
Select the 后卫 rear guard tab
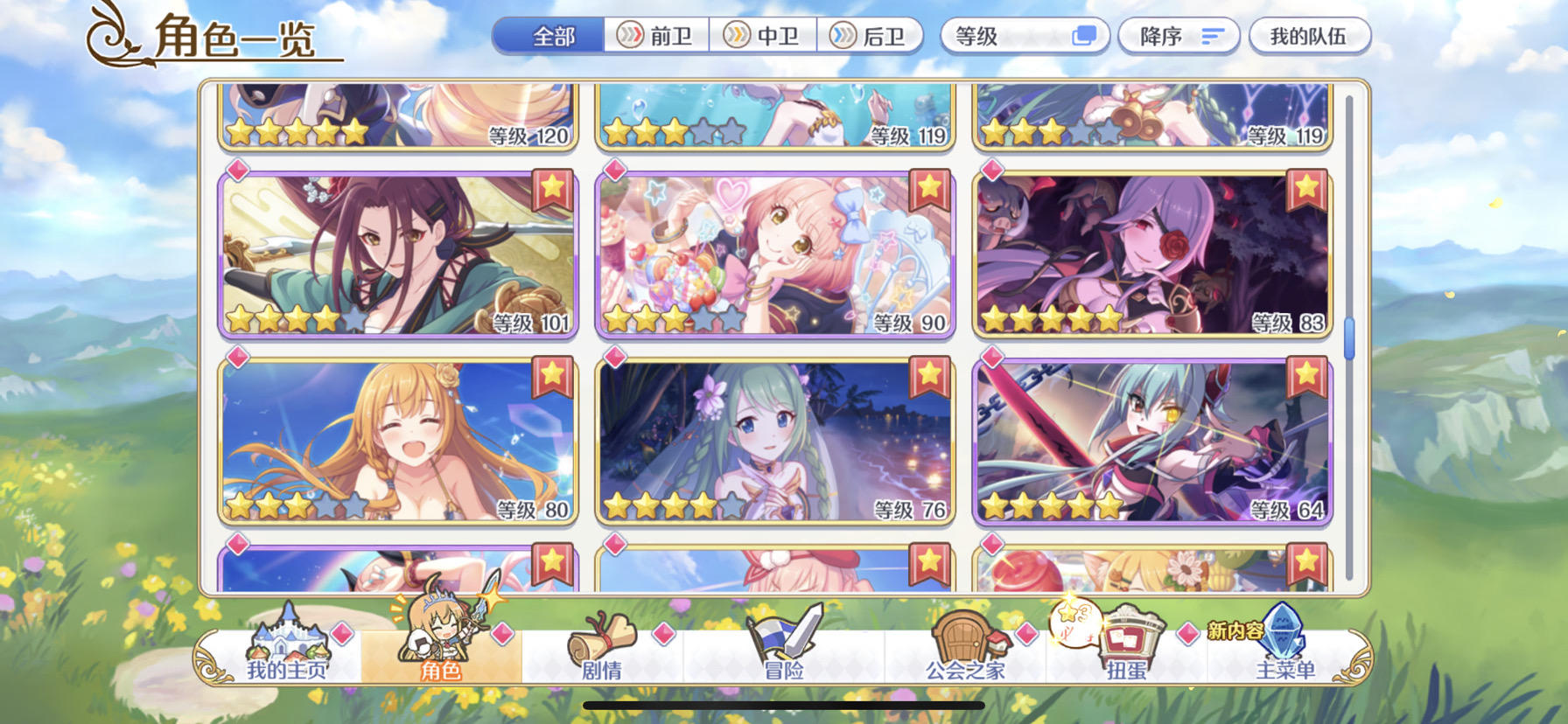pos(872,35)
